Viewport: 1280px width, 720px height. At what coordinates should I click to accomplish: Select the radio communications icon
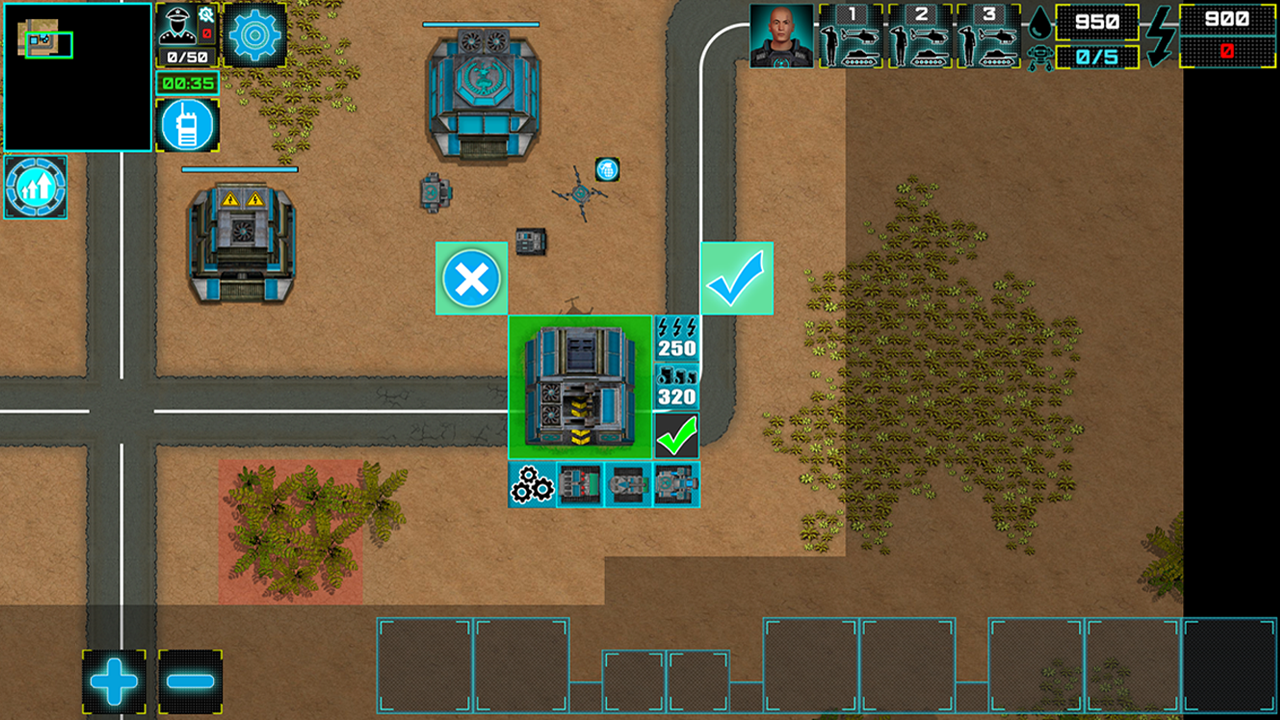click(x=188, y=124)
